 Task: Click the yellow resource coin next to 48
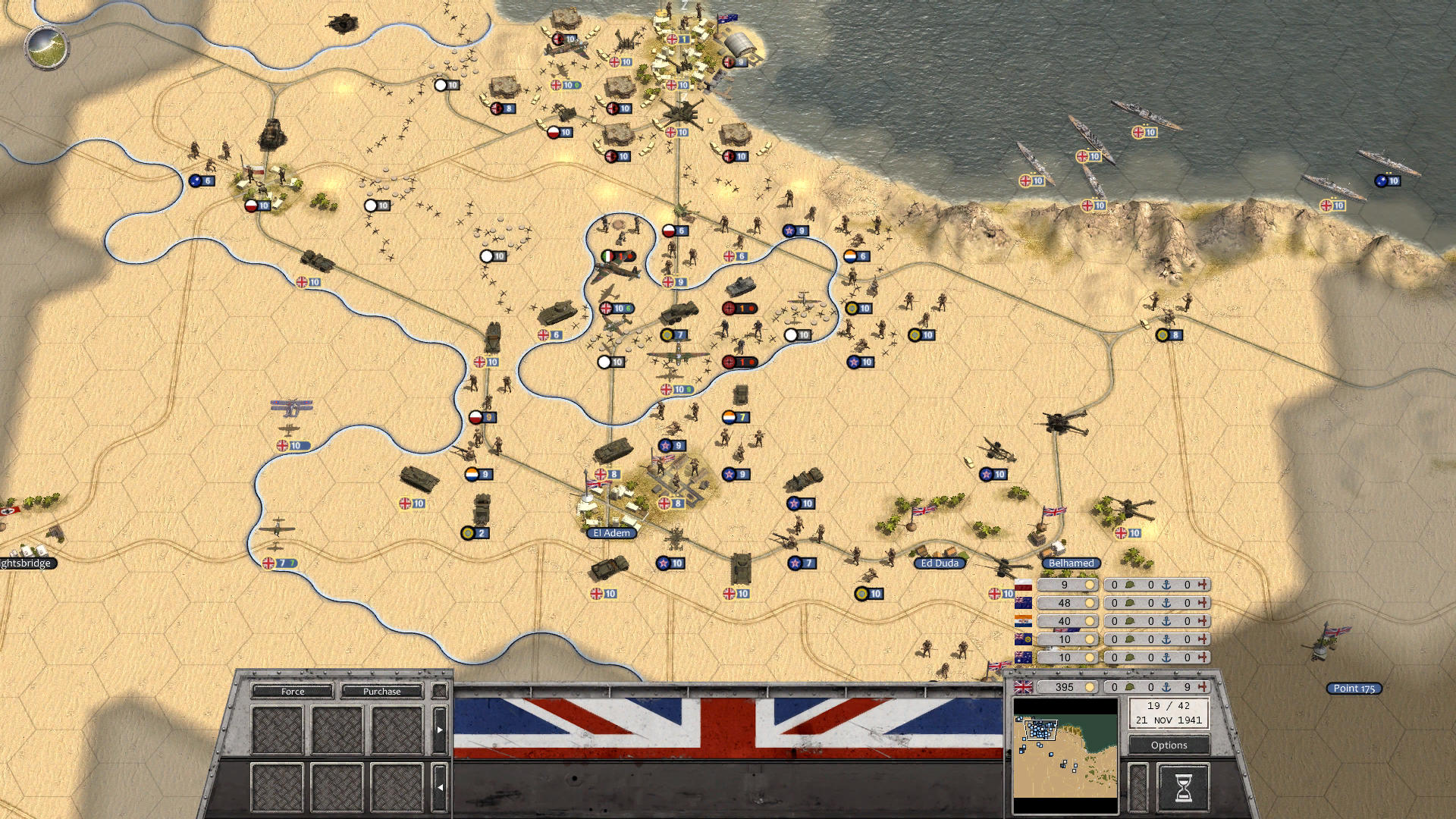click(1090, 603)
